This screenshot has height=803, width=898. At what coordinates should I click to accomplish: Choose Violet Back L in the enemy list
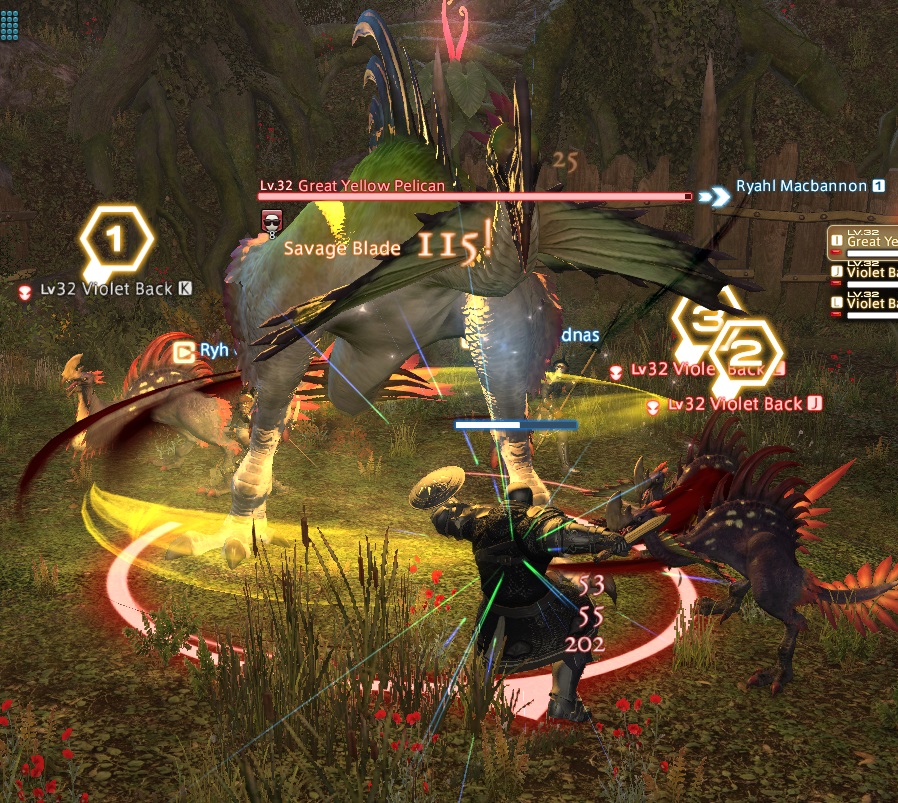[866, 303]
